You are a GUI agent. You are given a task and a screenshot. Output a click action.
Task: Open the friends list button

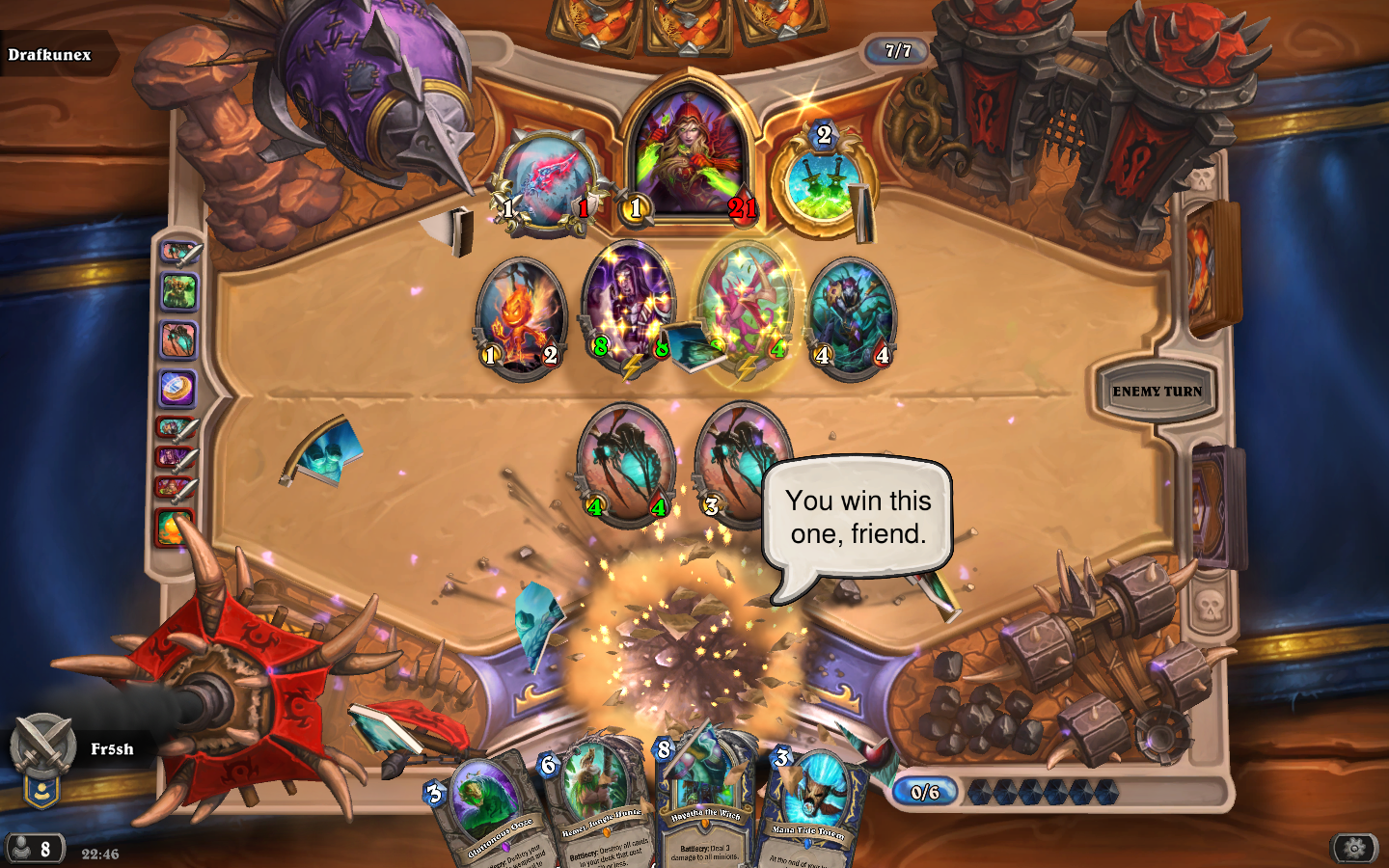click(35, 849)
